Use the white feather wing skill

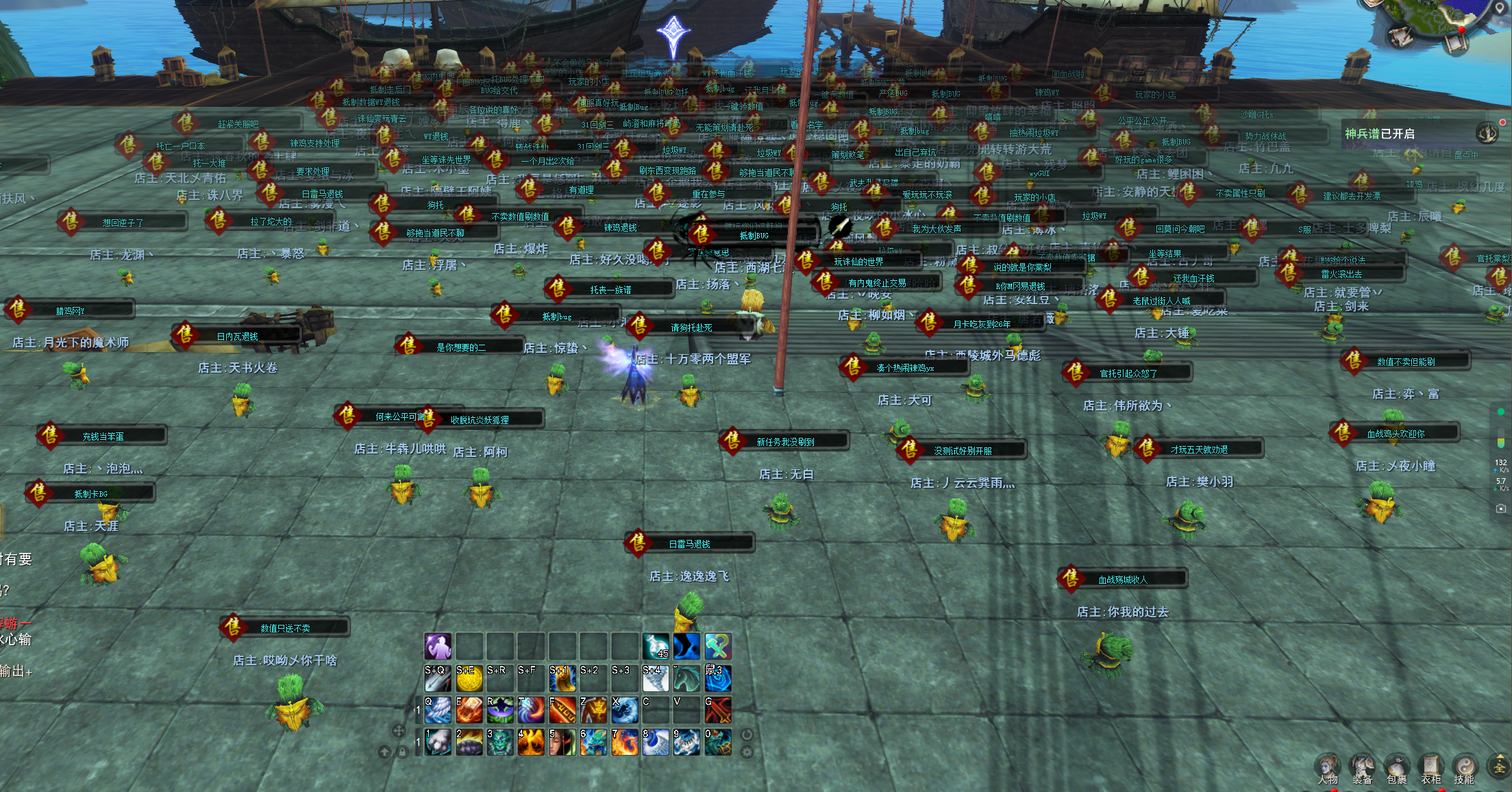(438, 710)
